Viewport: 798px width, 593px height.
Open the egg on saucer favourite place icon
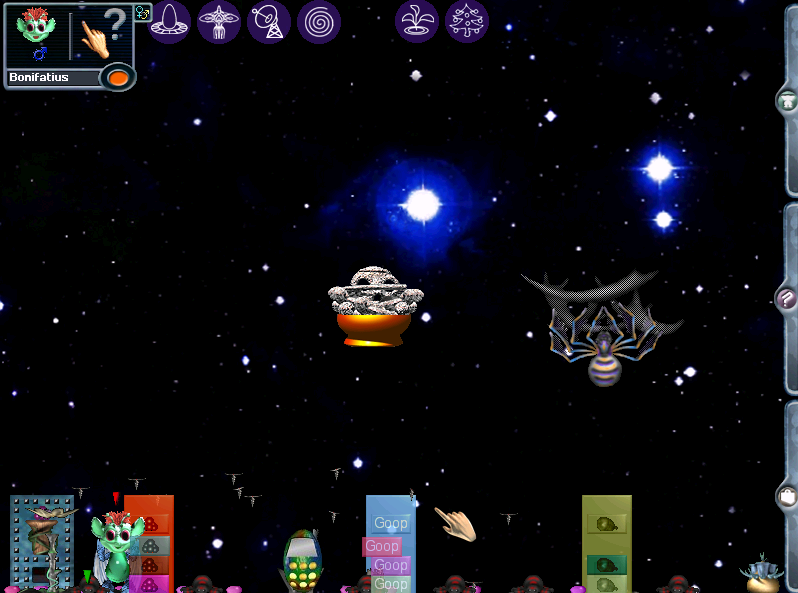(x=171, y=21)
